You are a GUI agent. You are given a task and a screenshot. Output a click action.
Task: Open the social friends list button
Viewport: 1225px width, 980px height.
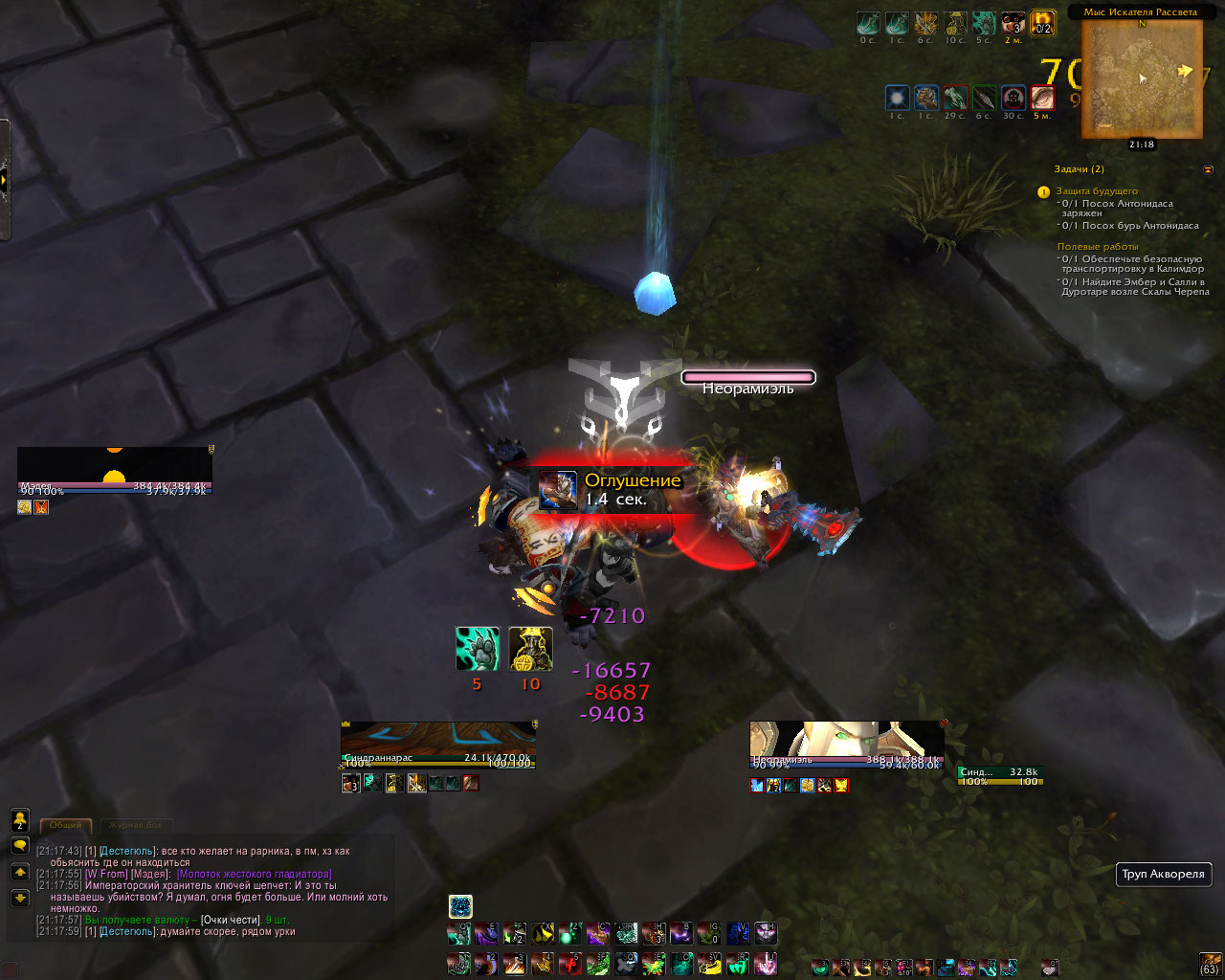pos(19,819)
